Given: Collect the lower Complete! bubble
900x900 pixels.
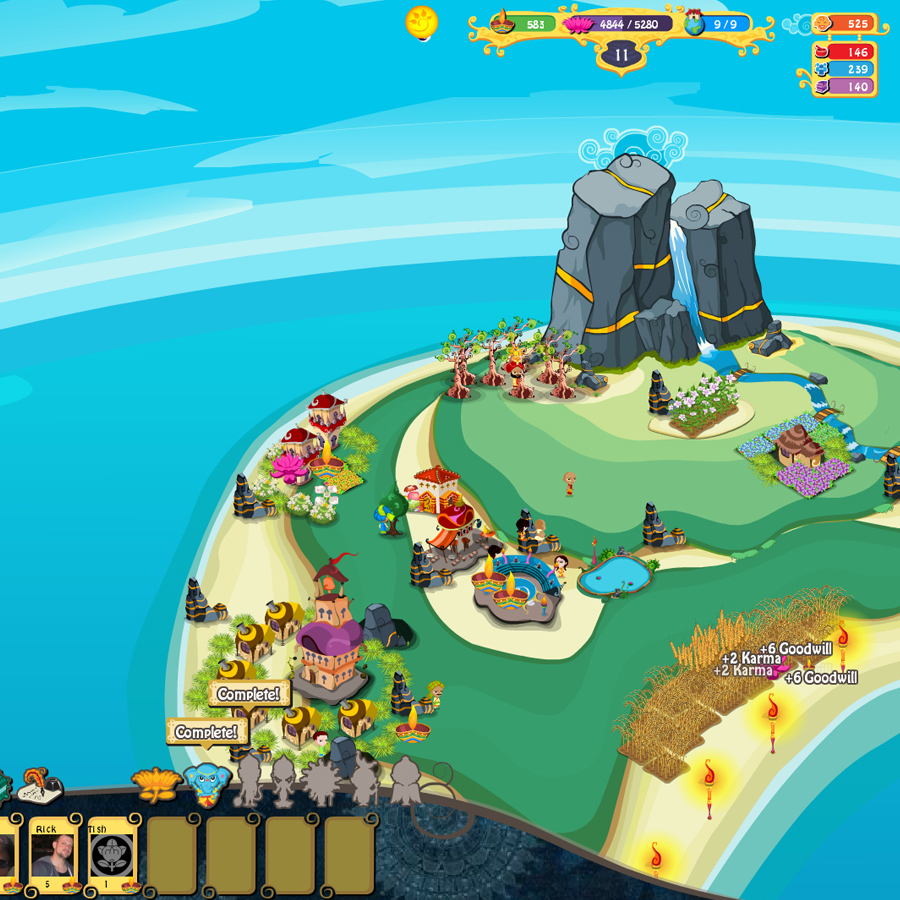Looking at the screenshot, I should (x=207, y=732).
